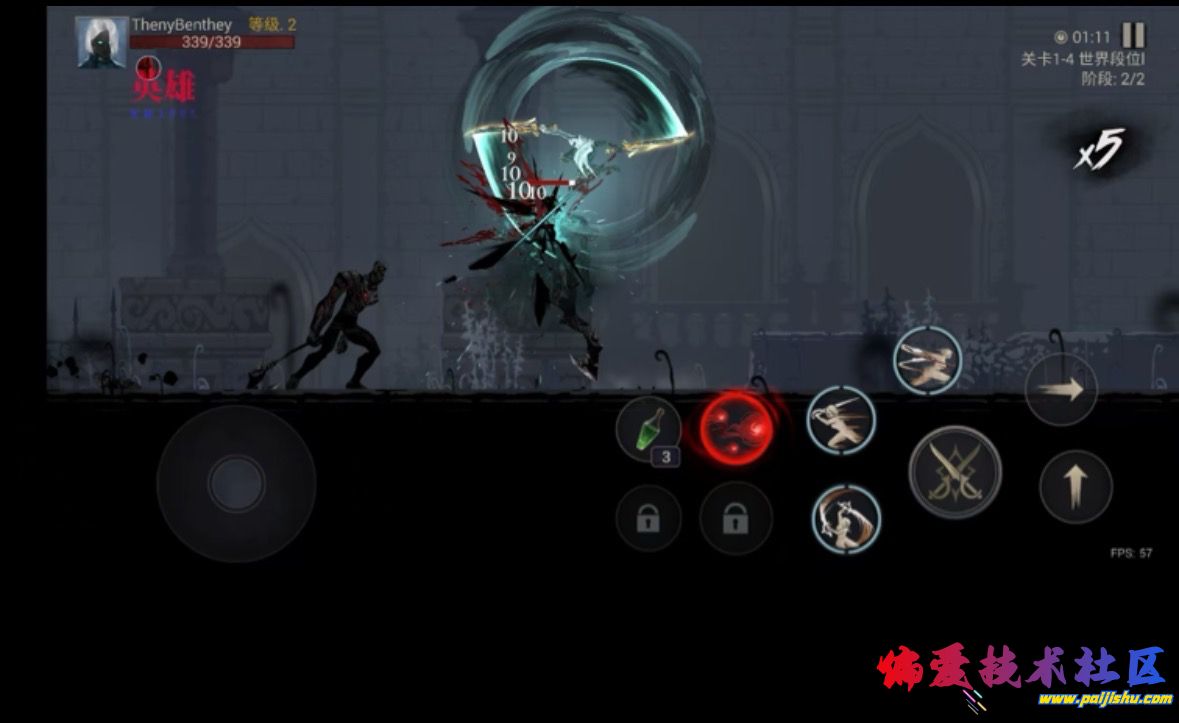Viewport: 1179px width, 723px height.
Task: Open the hero portrait in the corner
Action: click(x=102, y=42)
